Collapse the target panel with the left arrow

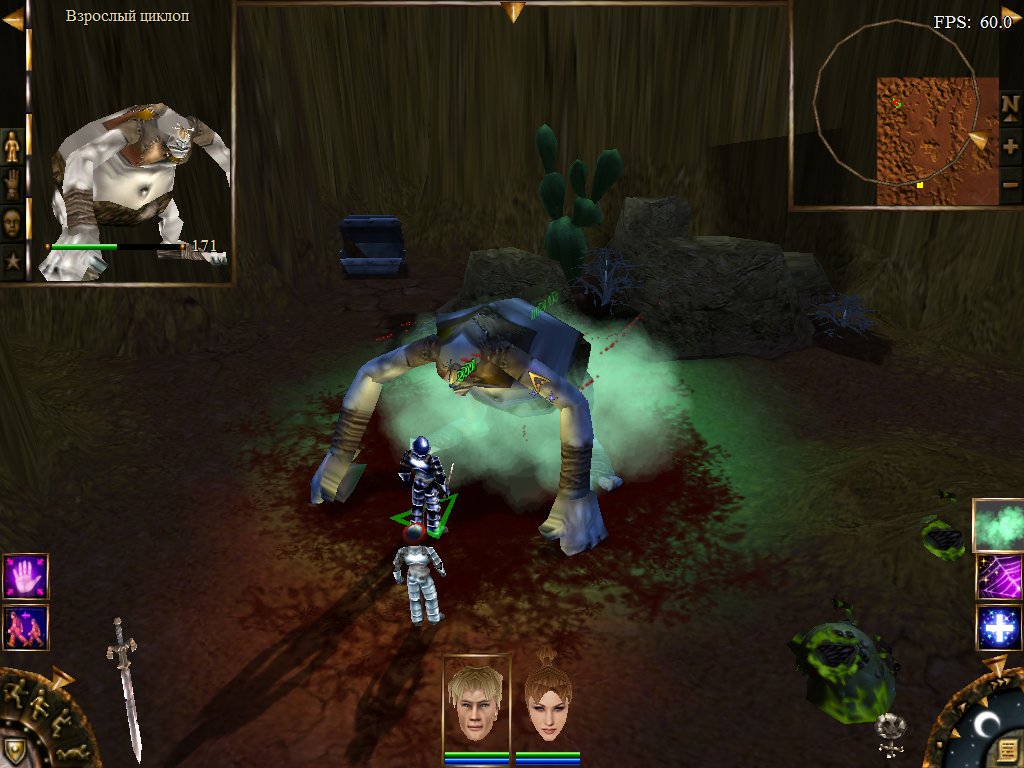(13, 18)
